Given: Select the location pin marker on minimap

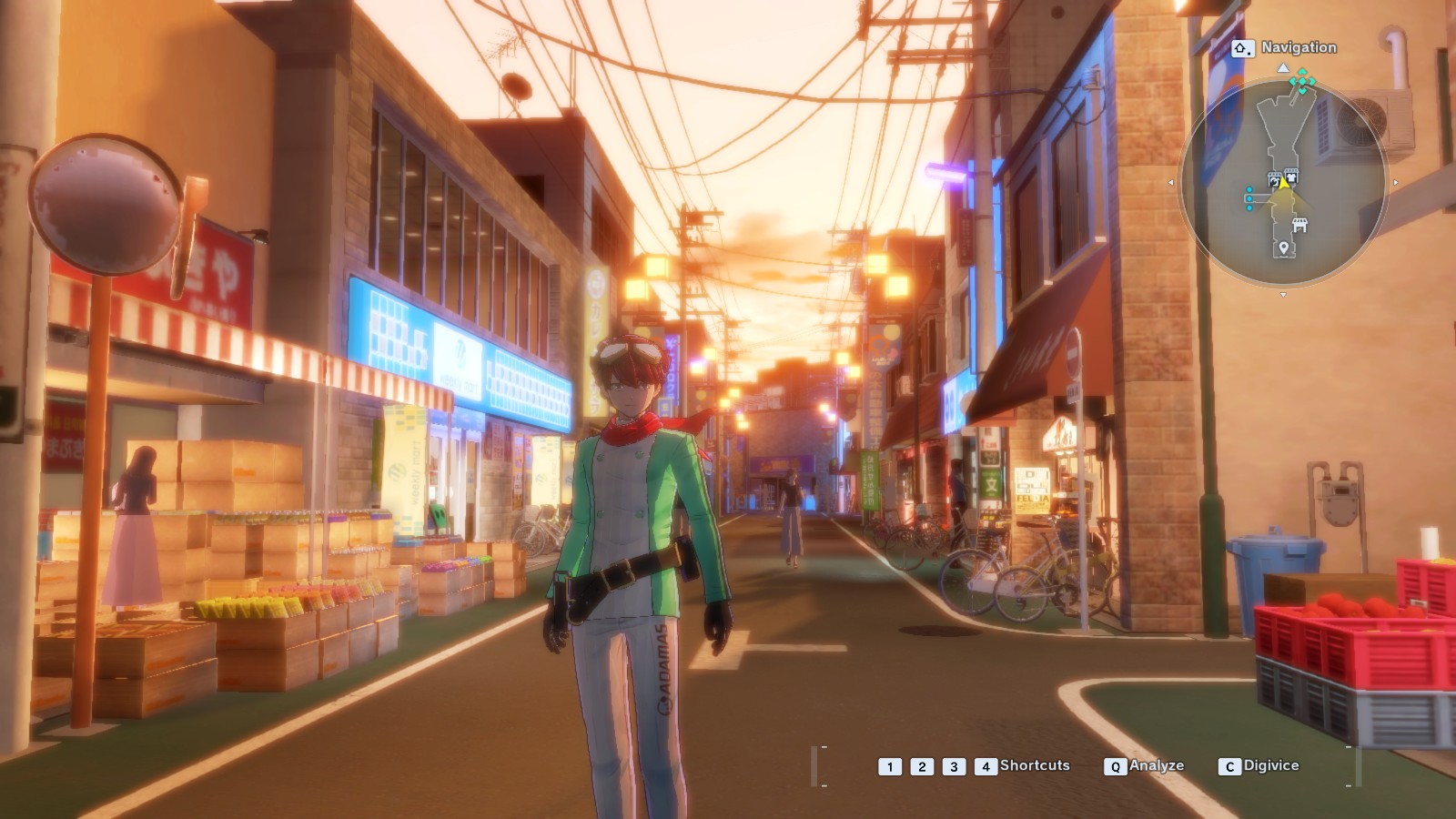Looking at the screenshot, I should (1283, 248).
